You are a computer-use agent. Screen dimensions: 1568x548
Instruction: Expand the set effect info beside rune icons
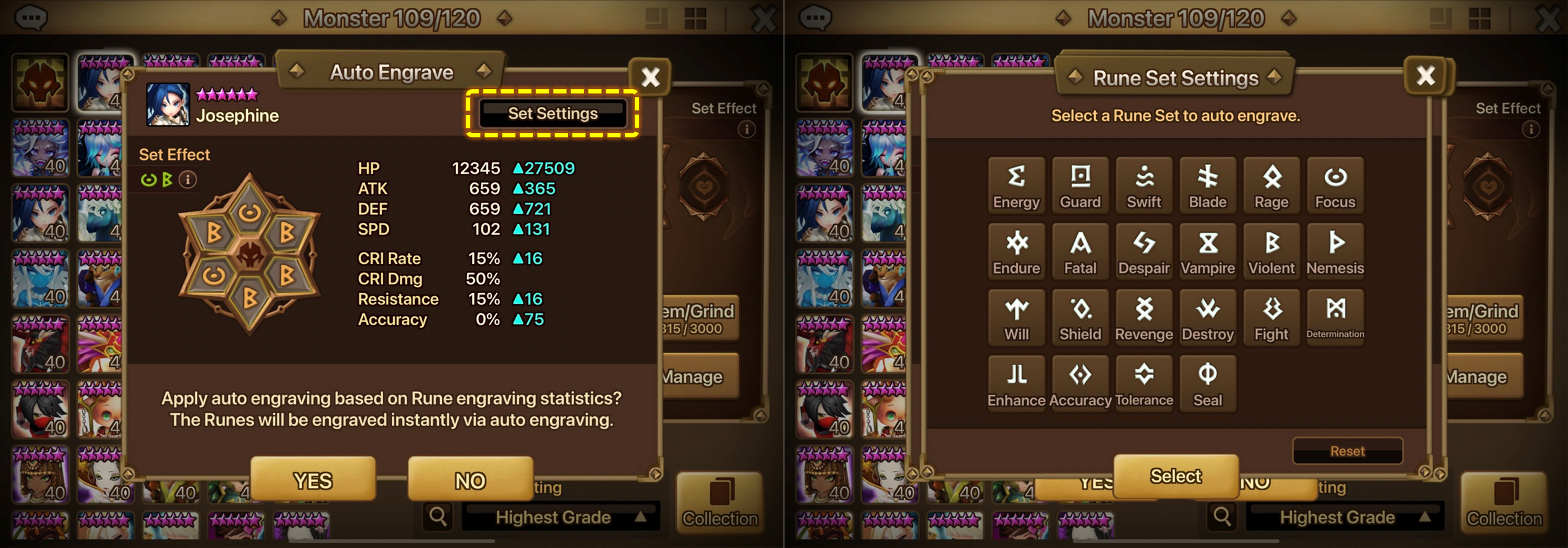tap(189, 179)
